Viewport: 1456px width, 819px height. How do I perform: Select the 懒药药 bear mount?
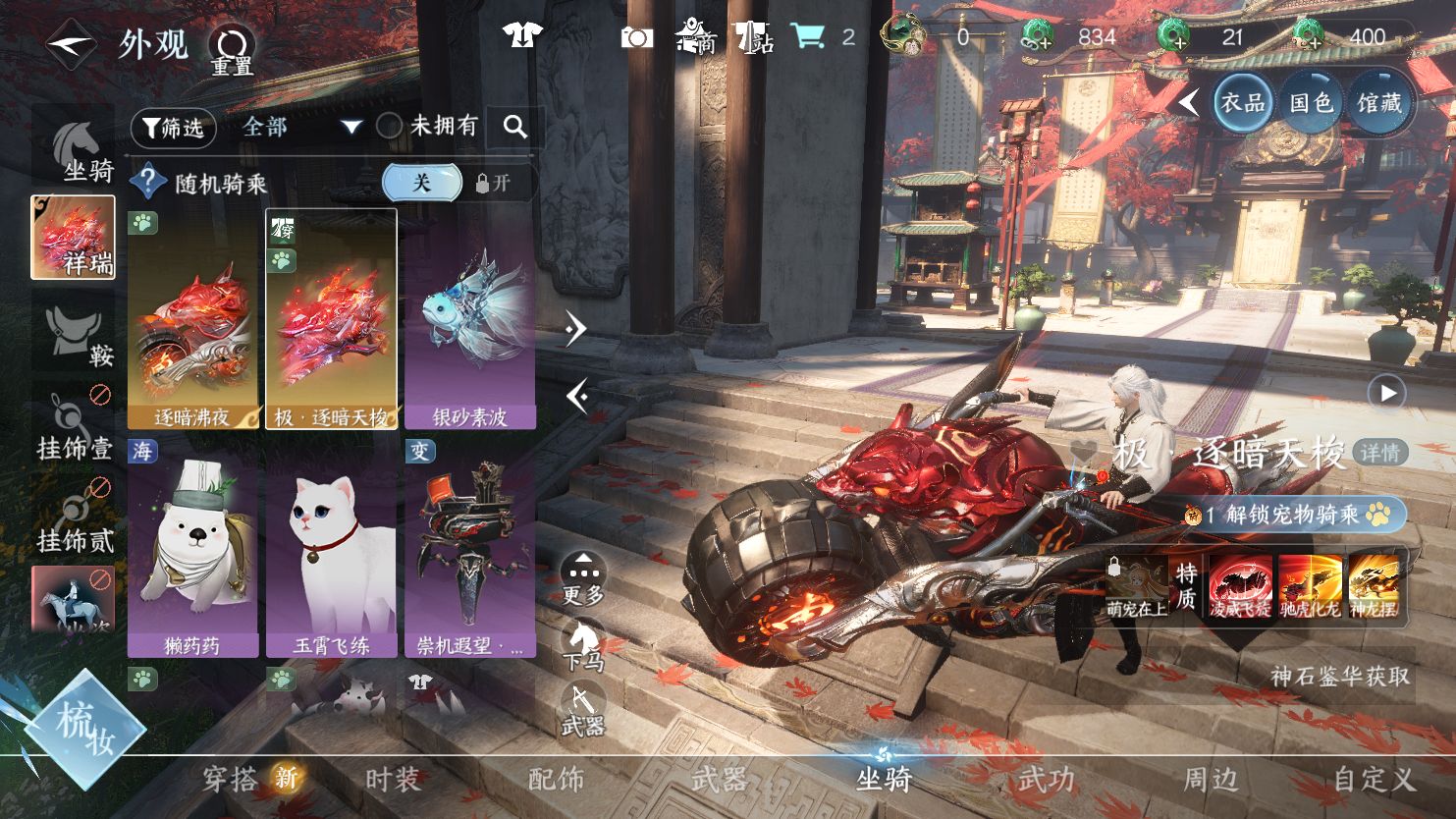click(x=192, y=548)
